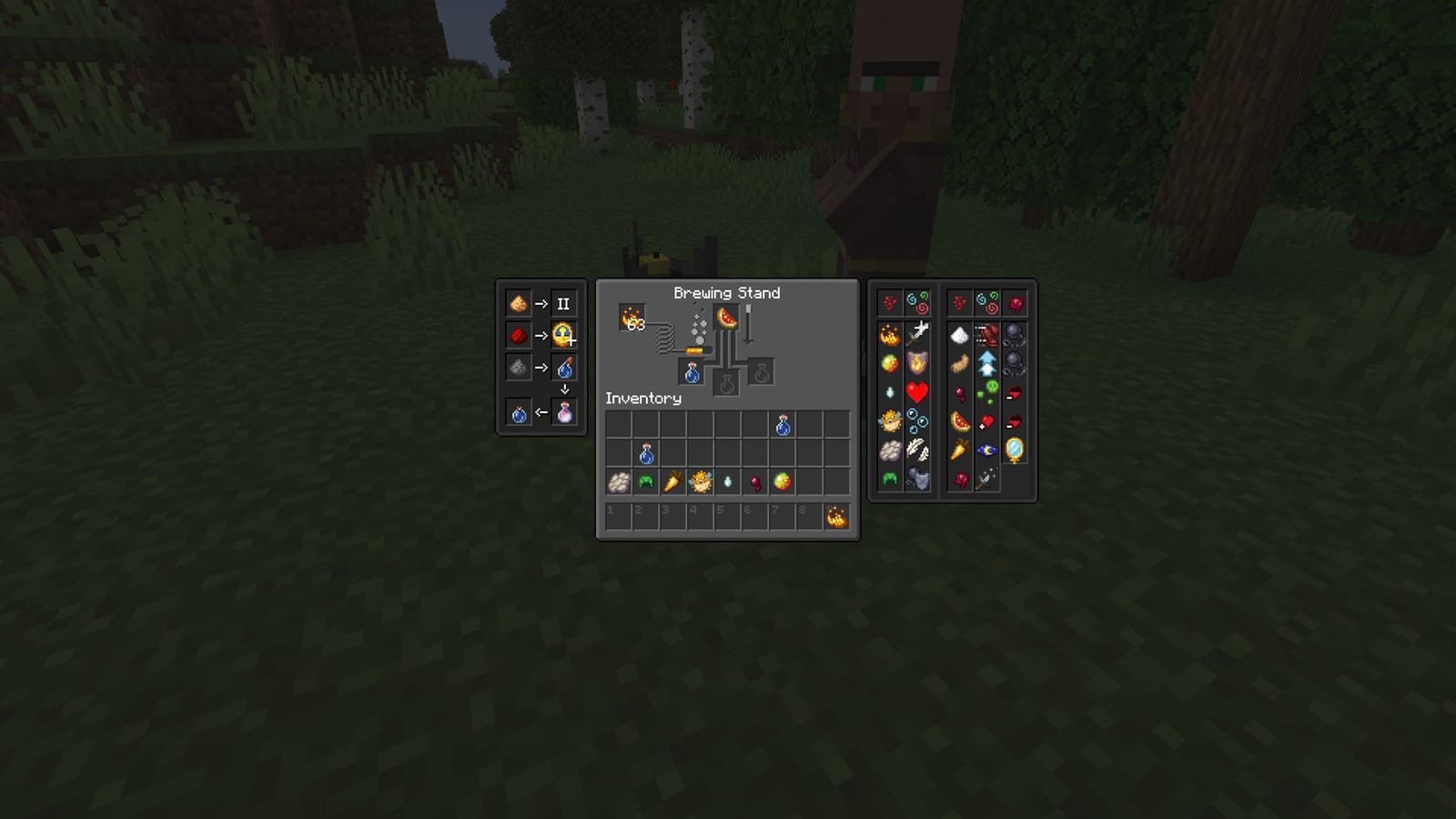Viewport: 1456px width, 819px height.
Task: Select the glistering melon in the ingredient slot
Action: [727, 318]
